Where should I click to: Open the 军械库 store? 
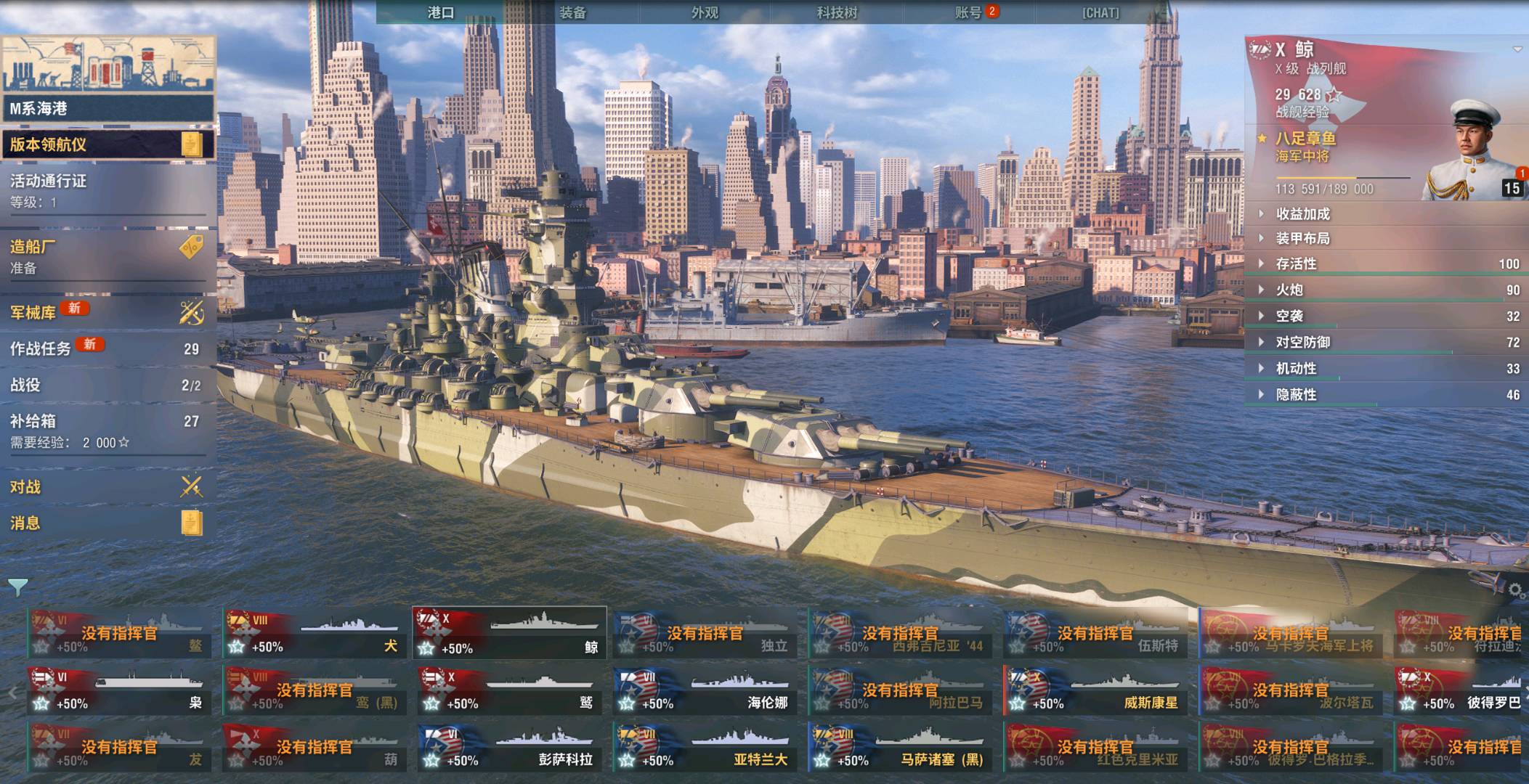[108, 312]
